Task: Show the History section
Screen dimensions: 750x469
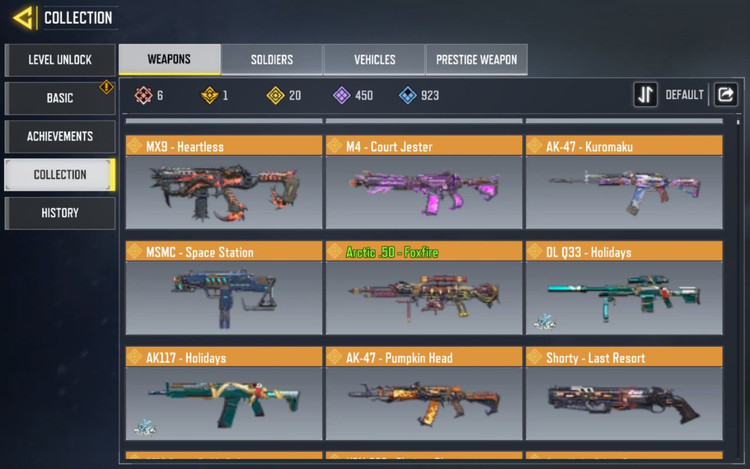Action: 59,212
